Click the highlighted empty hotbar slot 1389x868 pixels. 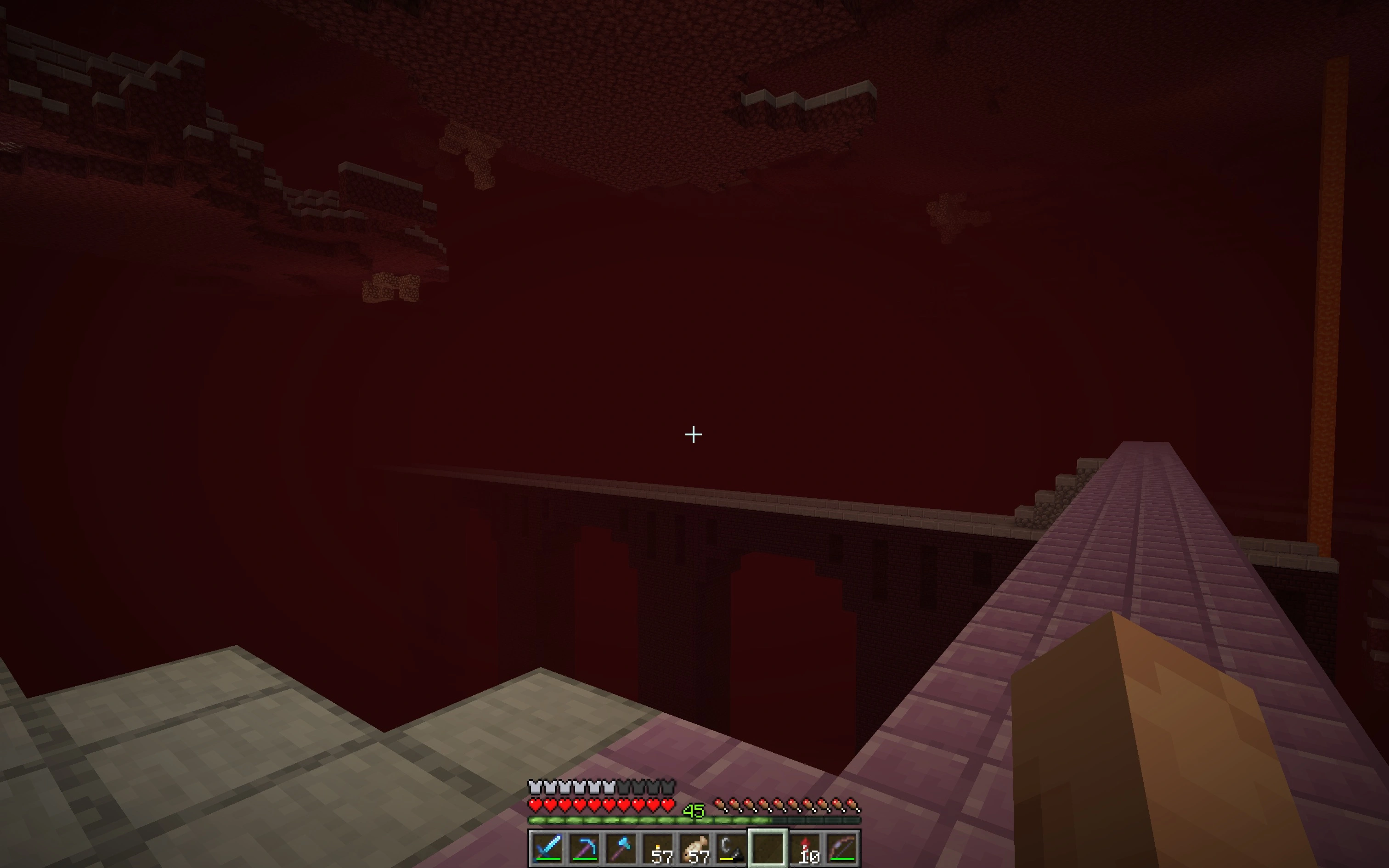coord(768,847)
